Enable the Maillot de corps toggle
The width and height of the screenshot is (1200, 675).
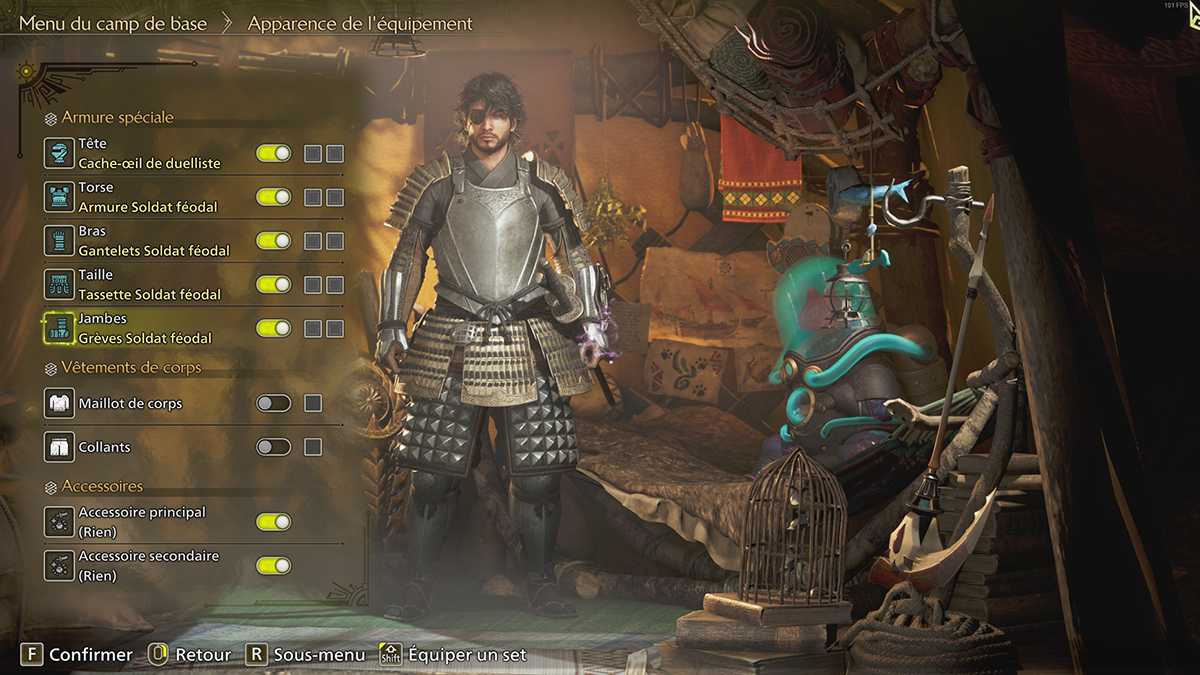coord(273,403)
